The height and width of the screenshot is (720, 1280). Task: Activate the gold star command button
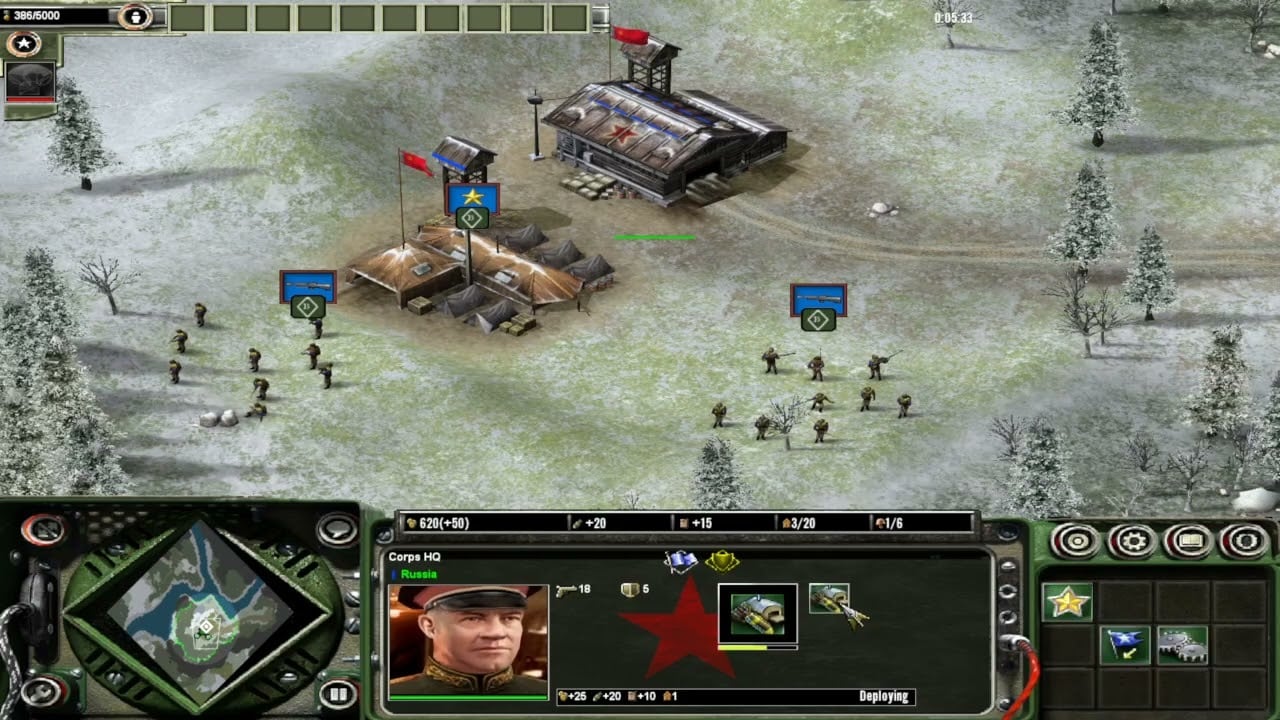(1067, 602)
